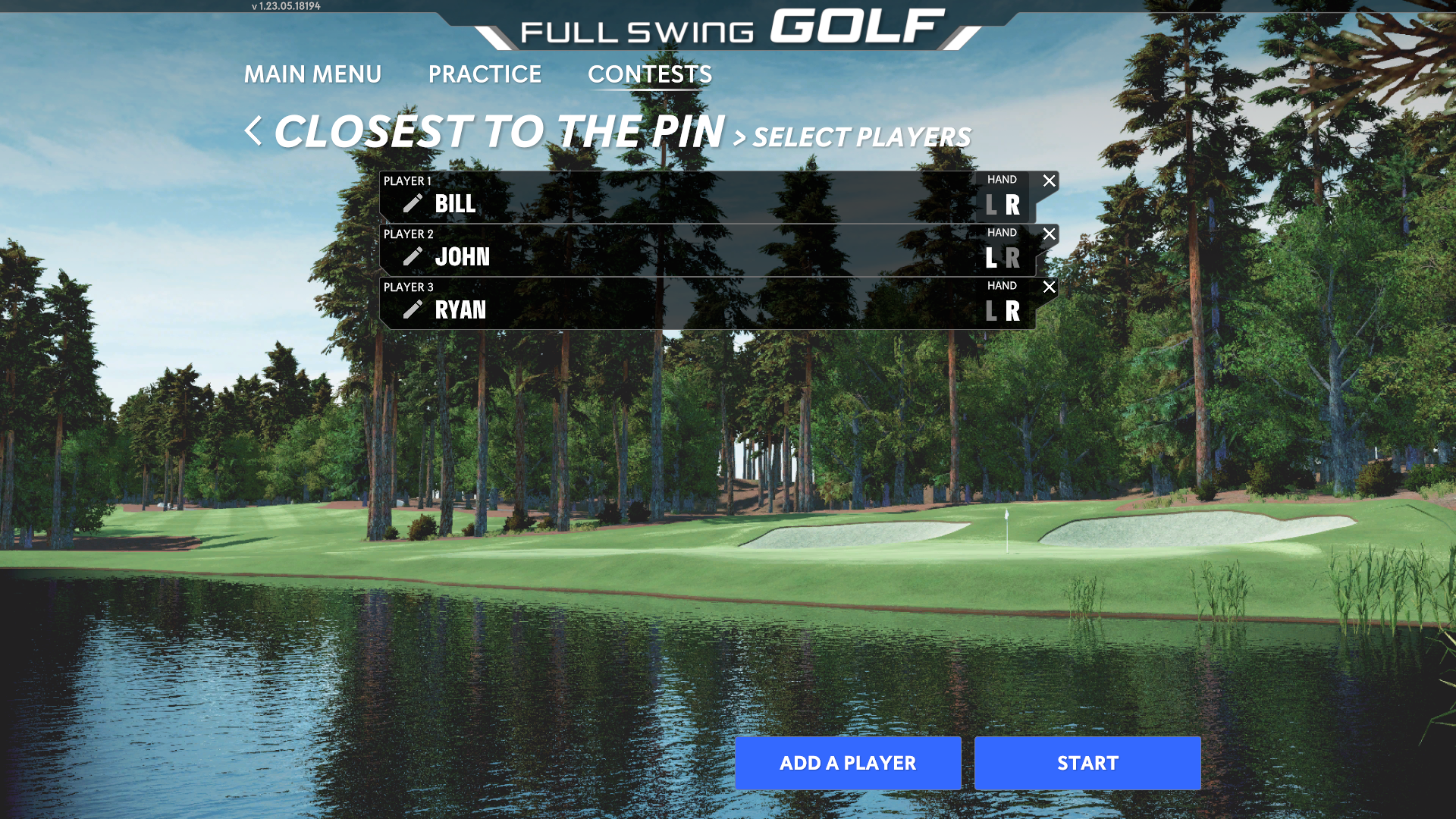Set Bill to right-handed
Screen dimensions: 1456x819
point(1013,205)
